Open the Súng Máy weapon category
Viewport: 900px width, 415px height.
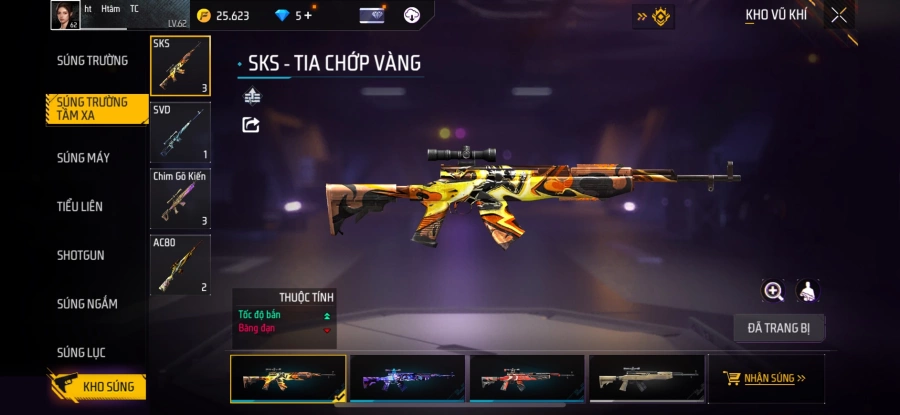point(83,157)
